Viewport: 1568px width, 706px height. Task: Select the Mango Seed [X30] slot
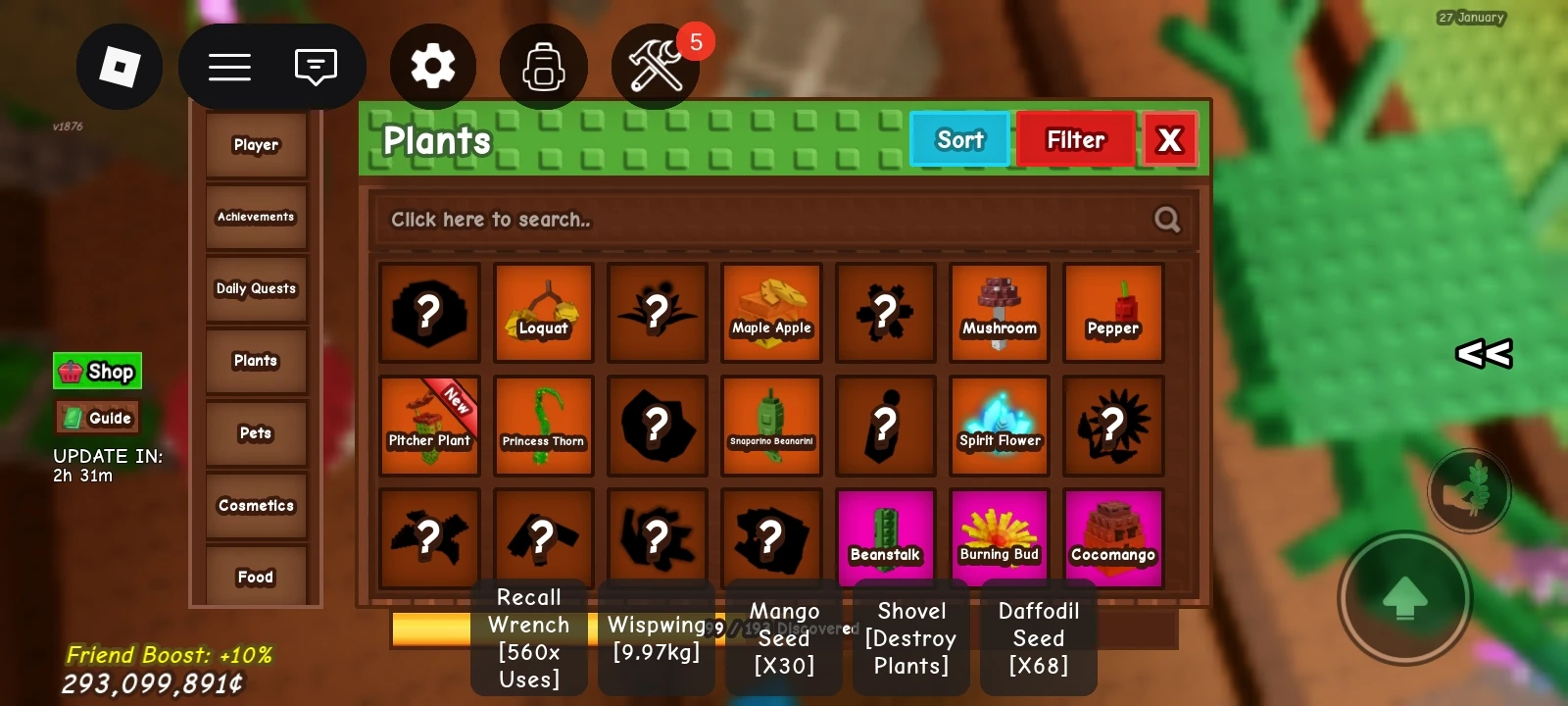pos(783,638)
